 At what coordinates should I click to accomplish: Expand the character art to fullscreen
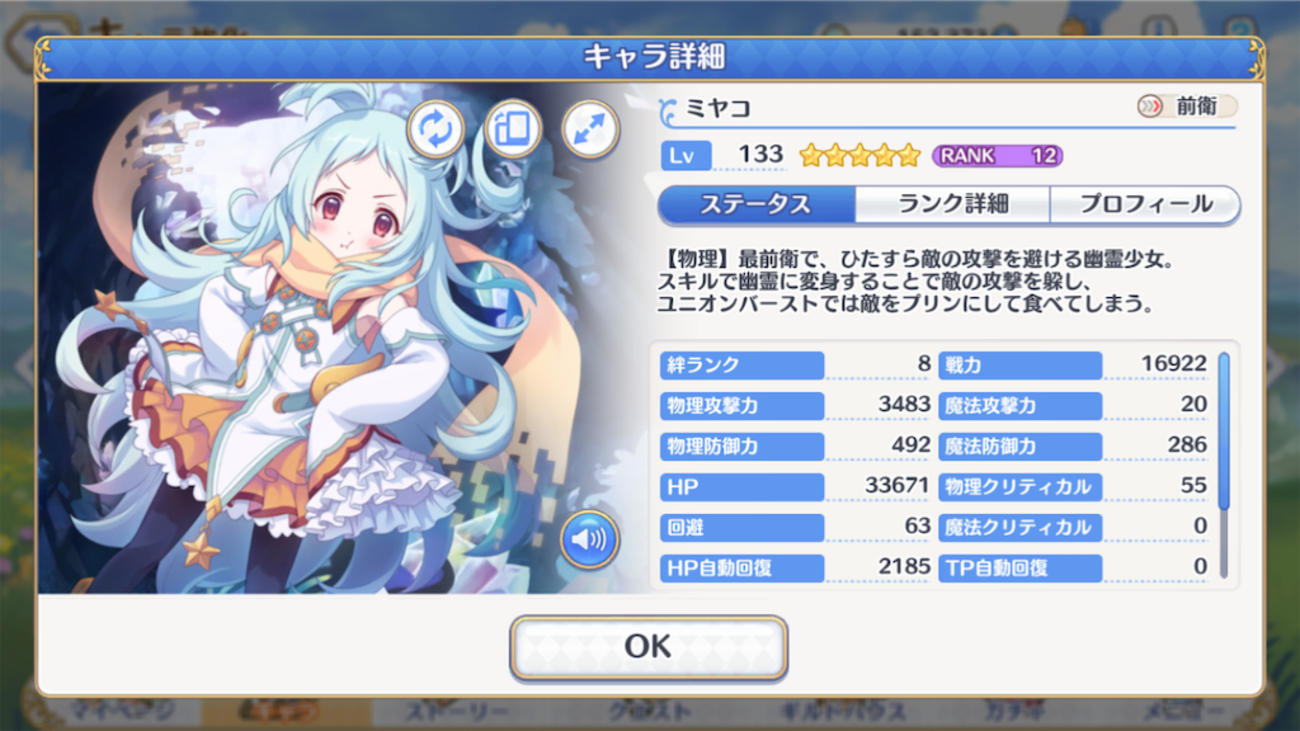tap(590, 130)
